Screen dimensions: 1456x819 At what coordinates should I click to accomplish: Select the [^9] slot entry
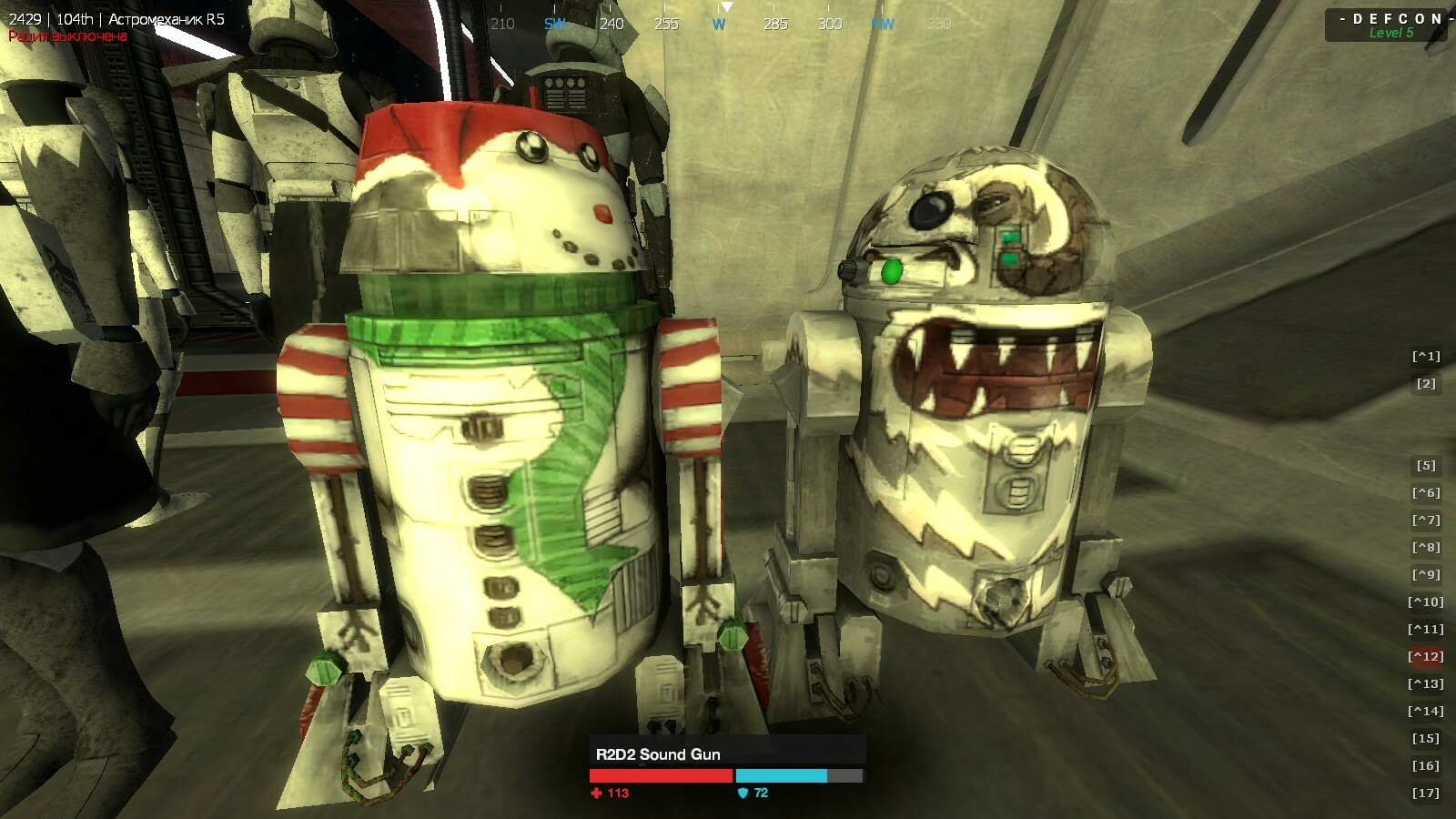1426,575
